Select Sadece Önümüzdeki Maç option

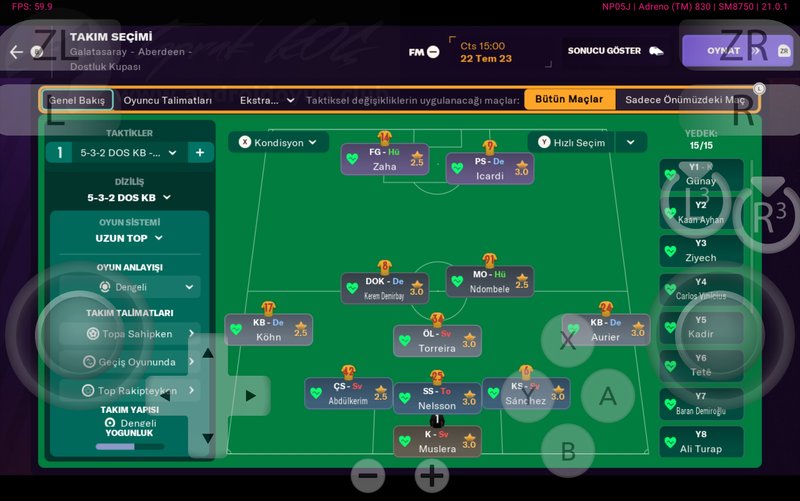685,100
